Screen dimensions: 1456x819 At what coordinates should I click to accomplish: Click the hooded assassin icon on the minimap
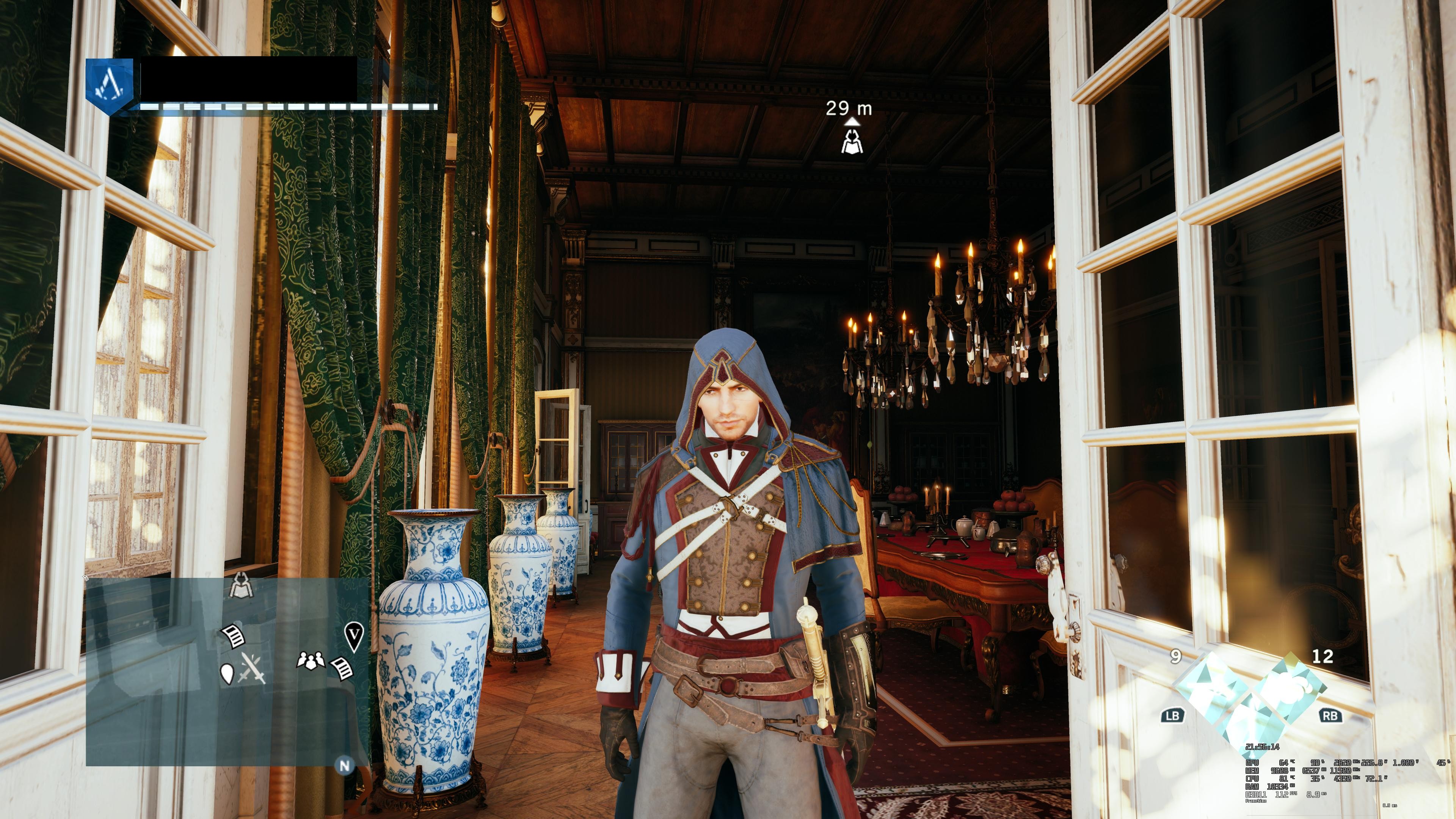242,585
